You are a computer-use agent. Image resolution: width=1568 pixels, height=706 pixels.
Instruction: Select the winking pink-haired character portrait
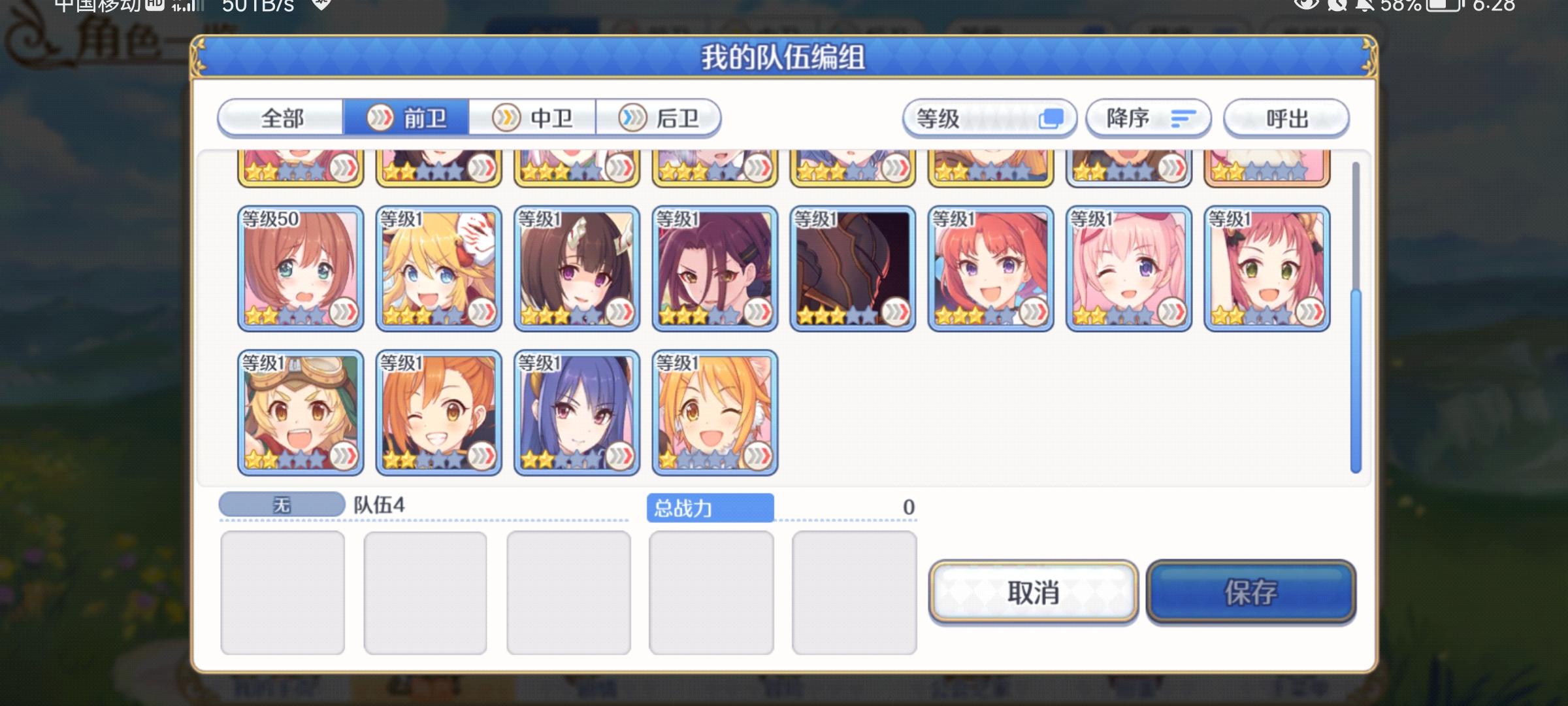coord(1129,268)
